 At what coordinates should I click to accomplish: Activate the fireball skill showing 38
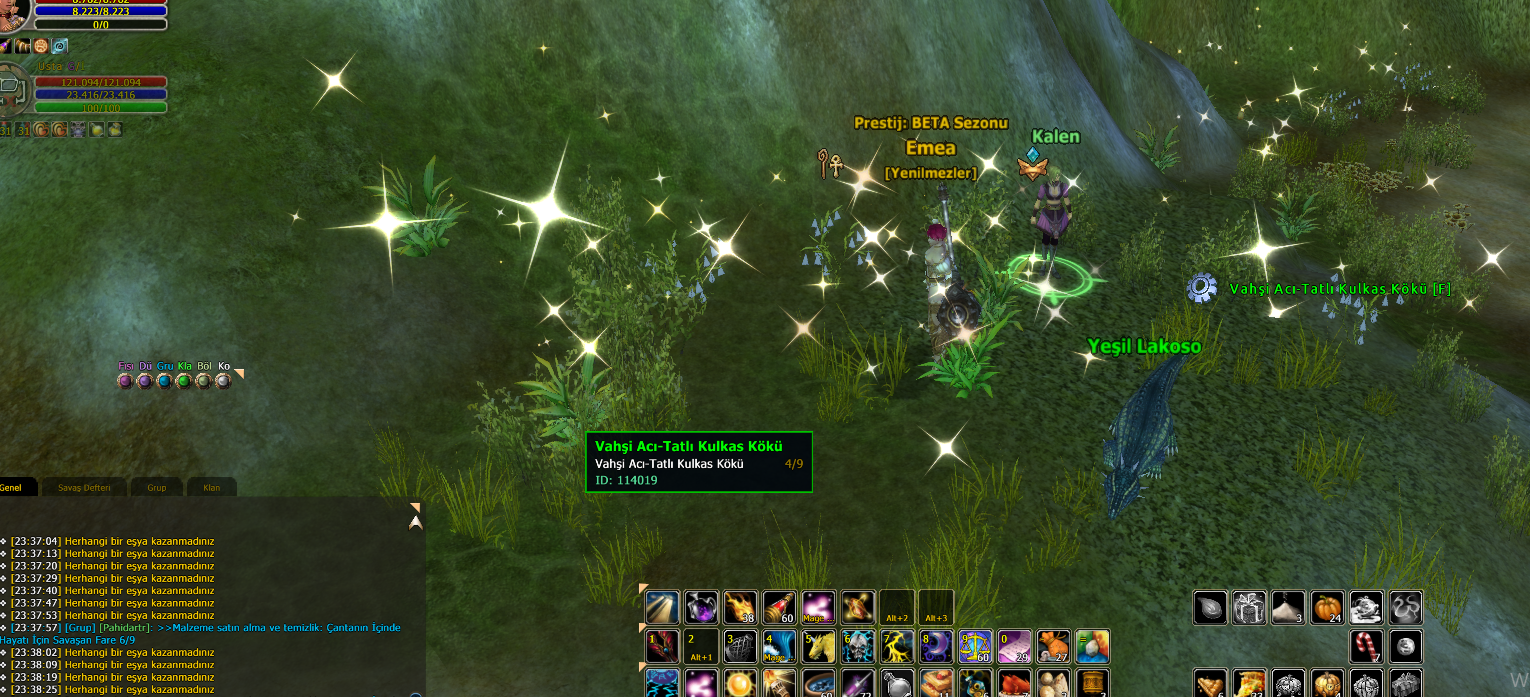[x=740, y=607]
